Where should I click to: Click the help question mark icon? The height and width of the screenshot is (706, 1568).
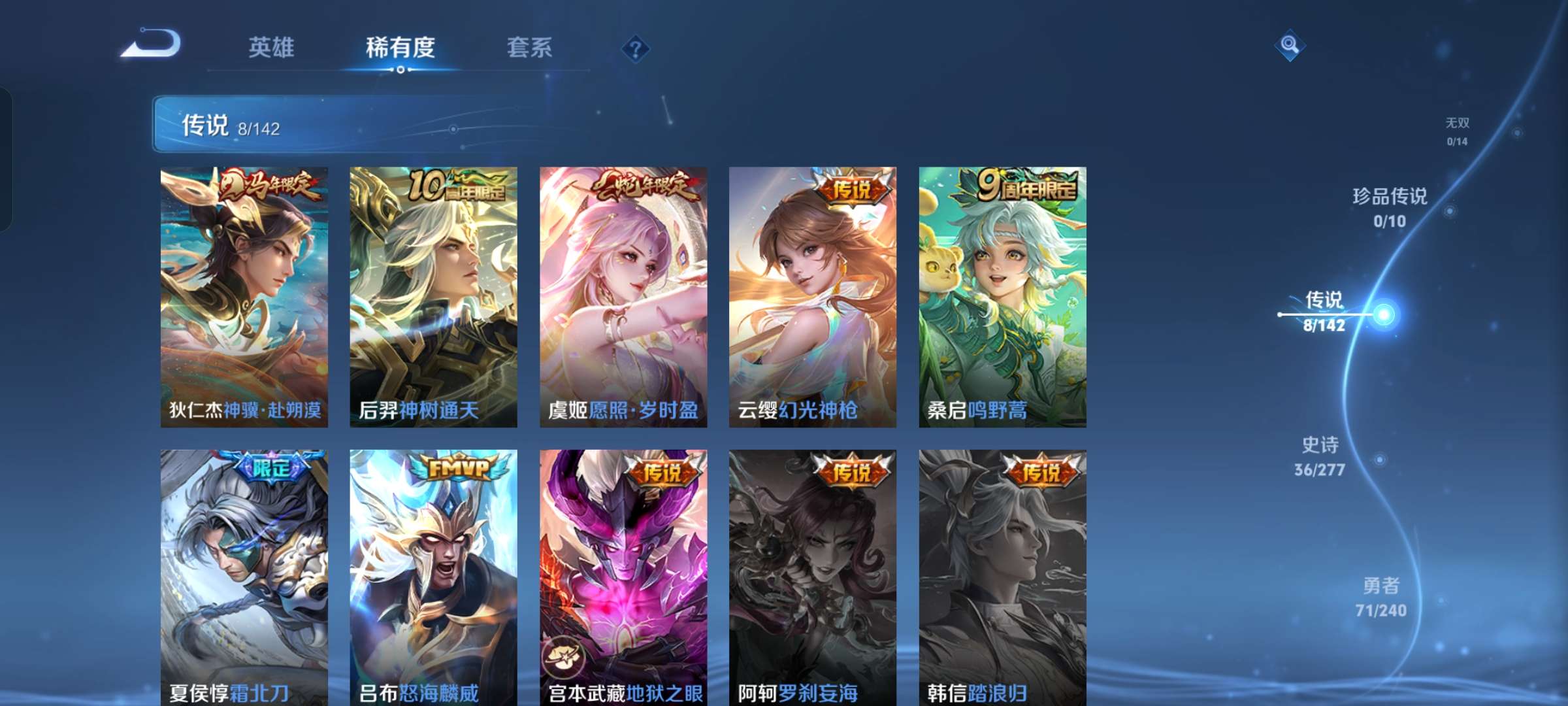pos(637,48)
